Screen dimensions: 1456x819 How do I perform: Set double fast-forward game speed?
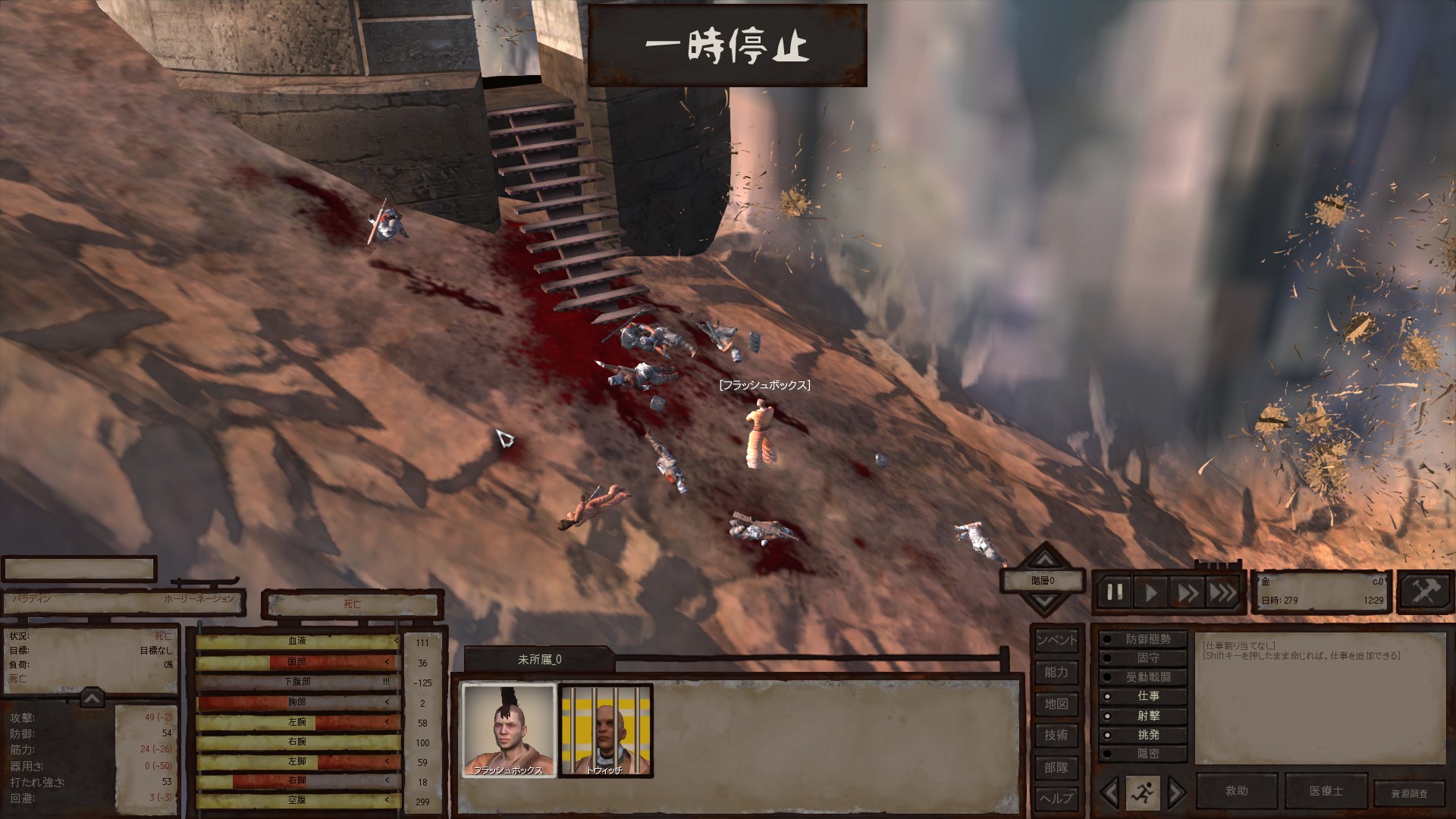pos(1187,592)
